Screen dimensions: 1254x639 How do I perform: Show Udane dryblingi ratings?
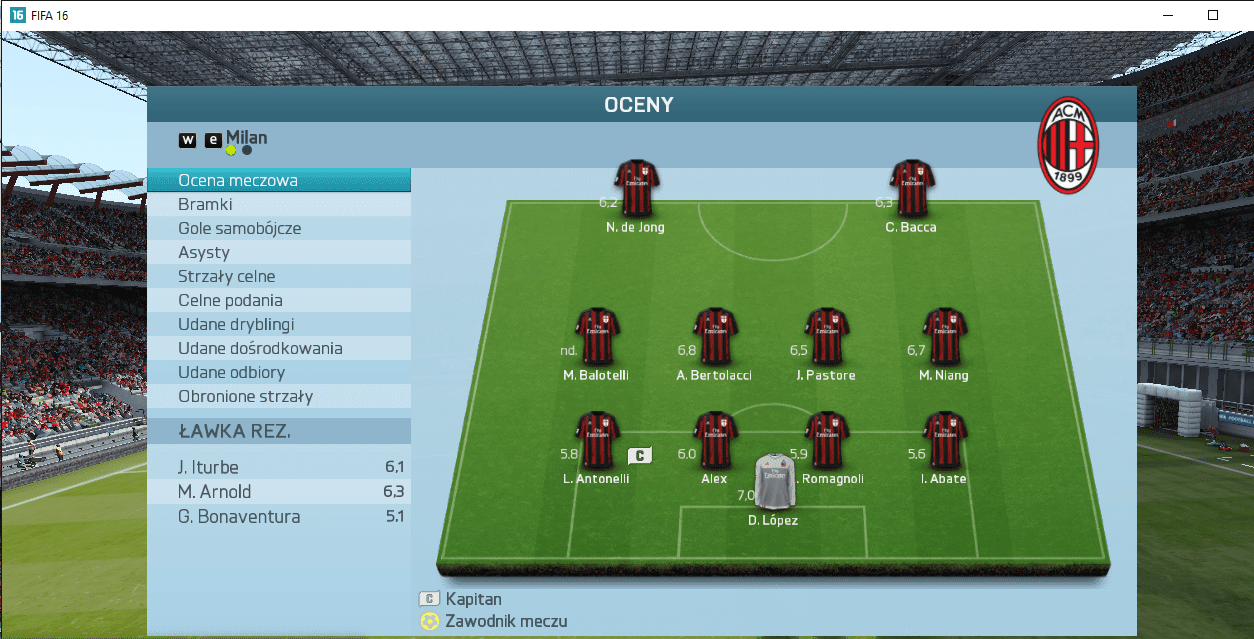coord(278,325)
